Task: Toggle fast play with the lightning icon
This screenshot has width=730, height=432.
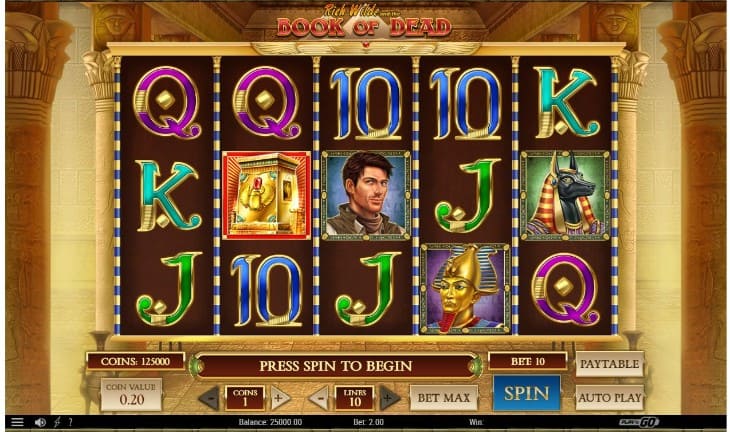Action: point(56,422)
